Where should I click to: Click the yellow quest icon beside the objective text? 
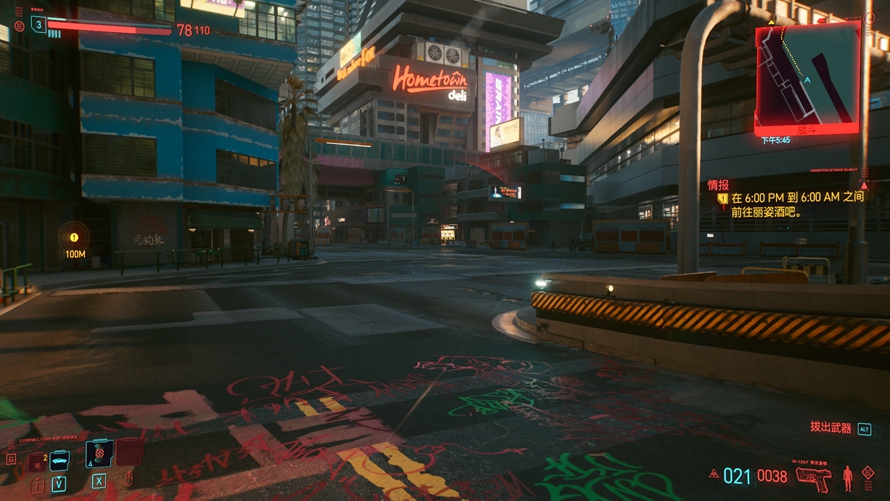723,199
